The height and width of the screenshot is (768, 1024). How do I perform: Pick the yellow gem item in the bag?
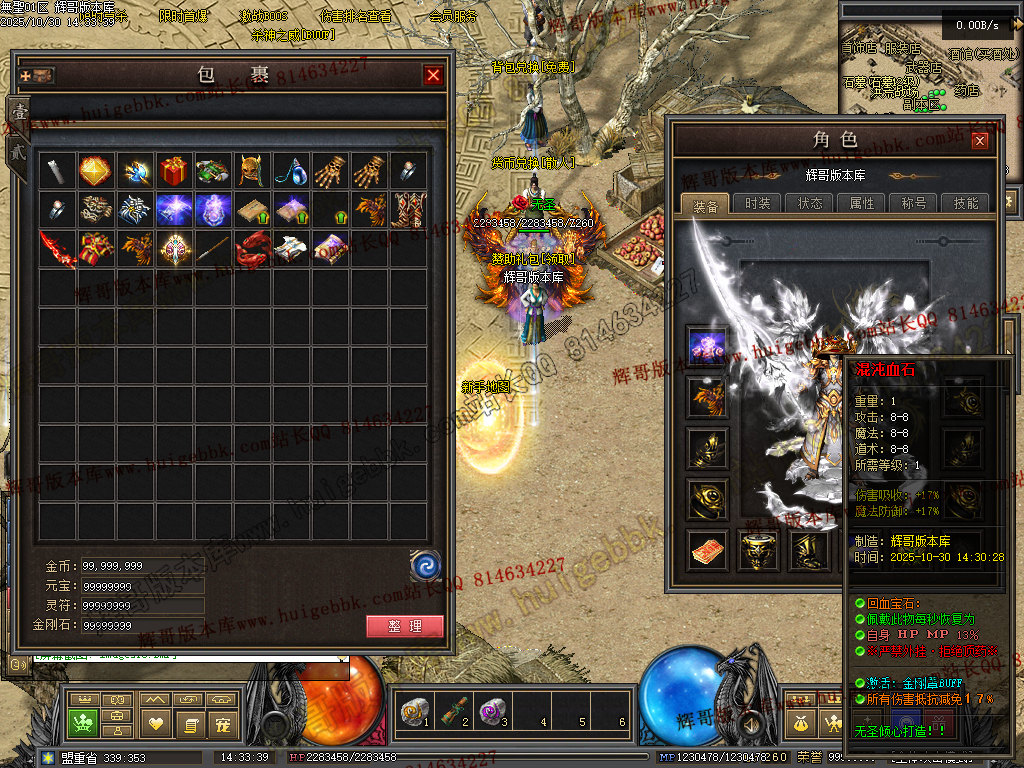96,171
